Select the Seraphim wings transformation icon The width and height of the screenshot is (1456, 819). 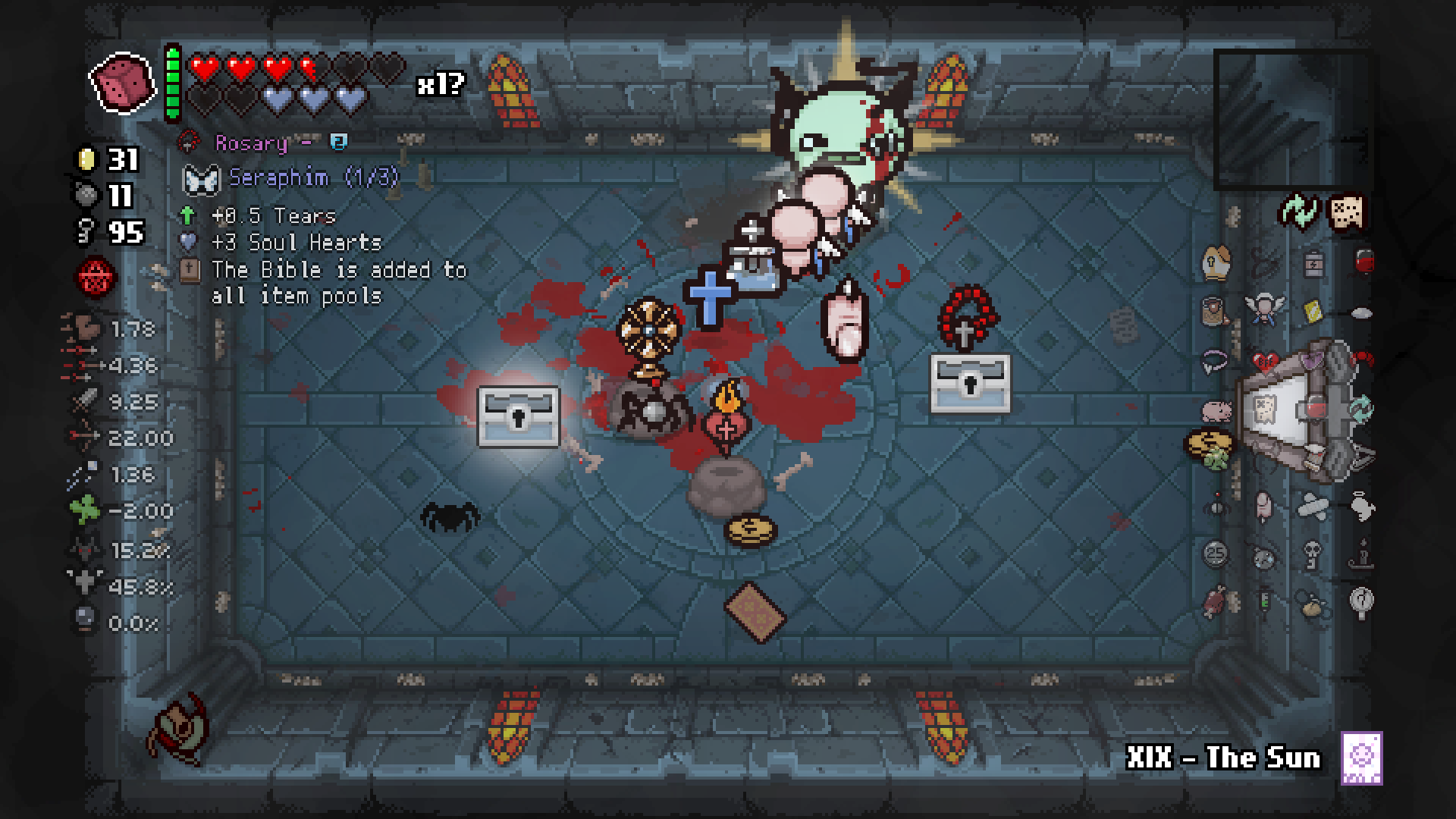point(200,179)
